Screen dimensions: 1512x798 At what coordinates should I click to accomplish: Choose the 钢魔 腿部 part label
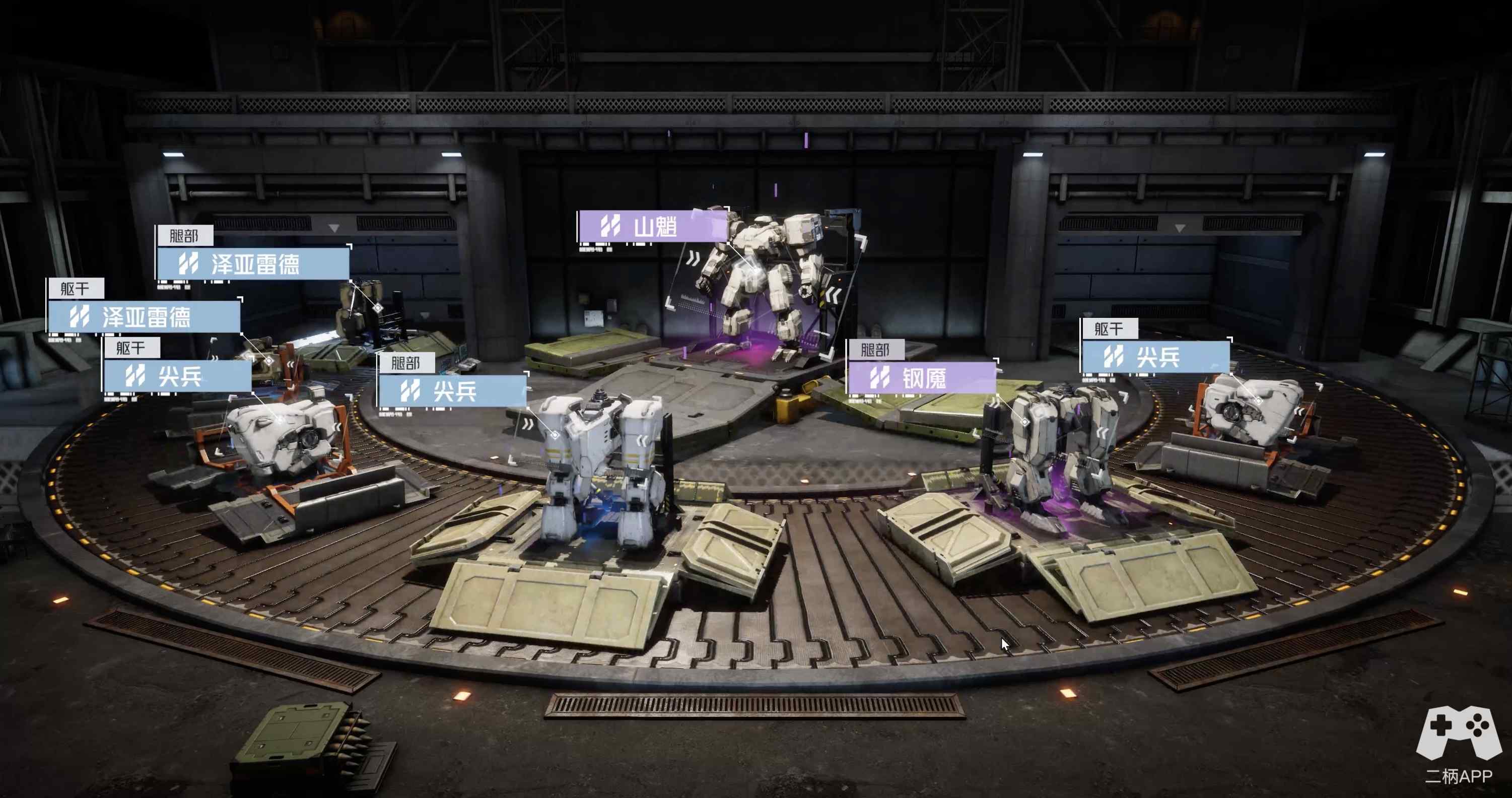point(922,377)
